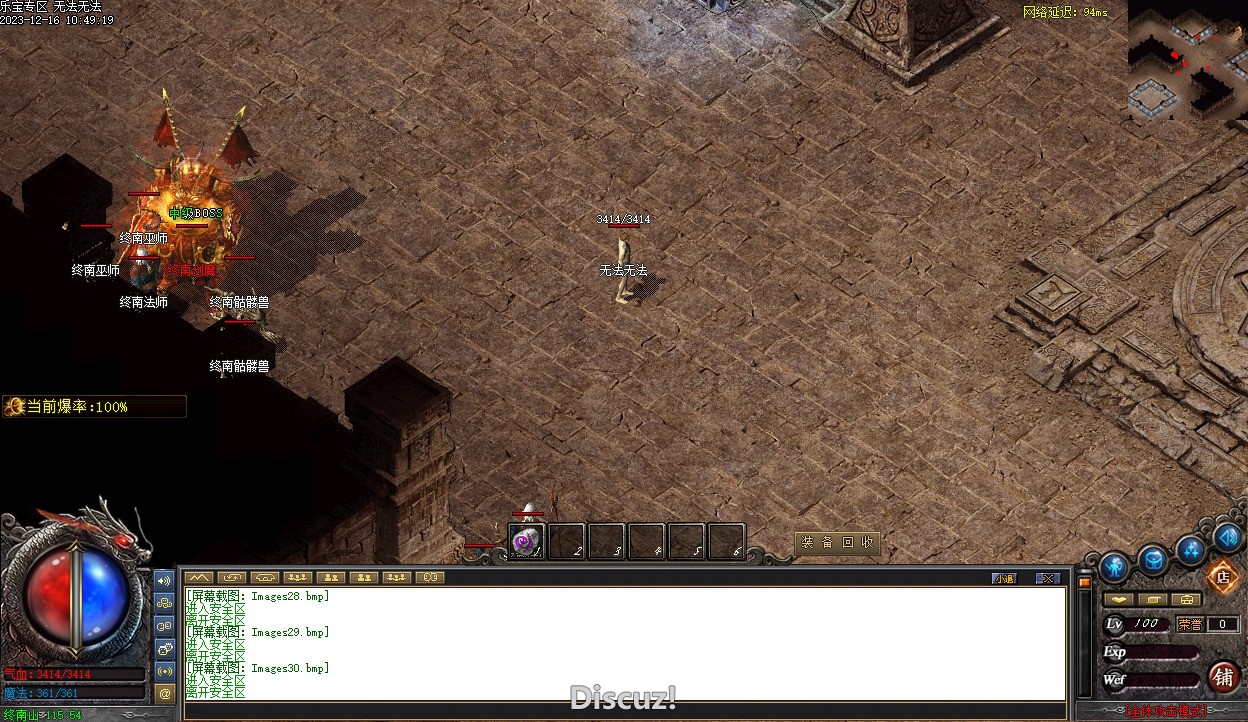
Task: Click the briefcase button above the level display
Action: pyautogui.click(x=1187, y=599)
